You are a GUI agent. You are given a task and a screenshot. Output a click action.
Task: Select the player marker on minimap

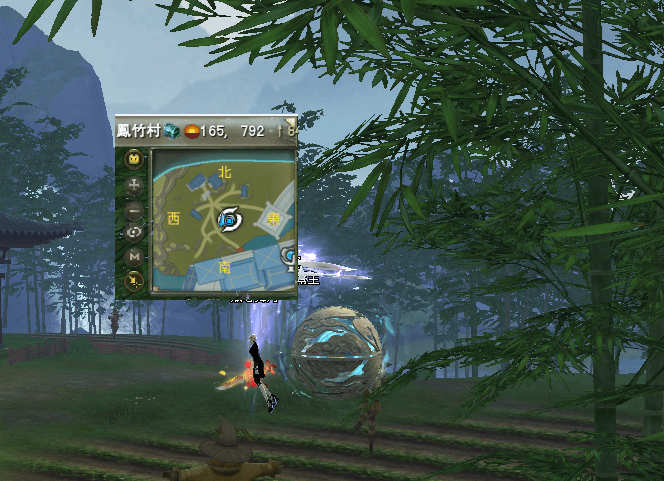(x=227, y=216)
